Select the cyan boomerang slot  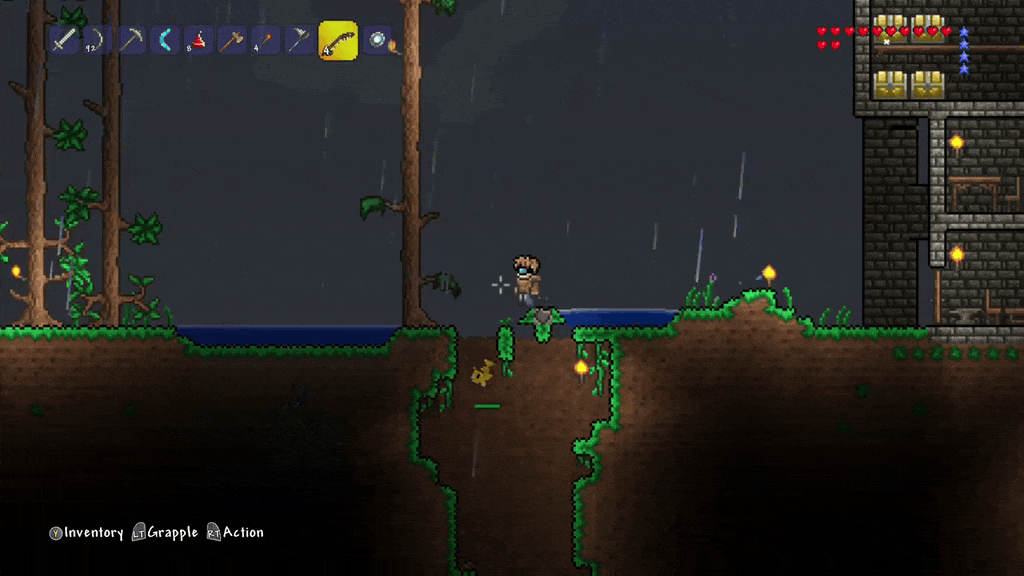[165, 40]
